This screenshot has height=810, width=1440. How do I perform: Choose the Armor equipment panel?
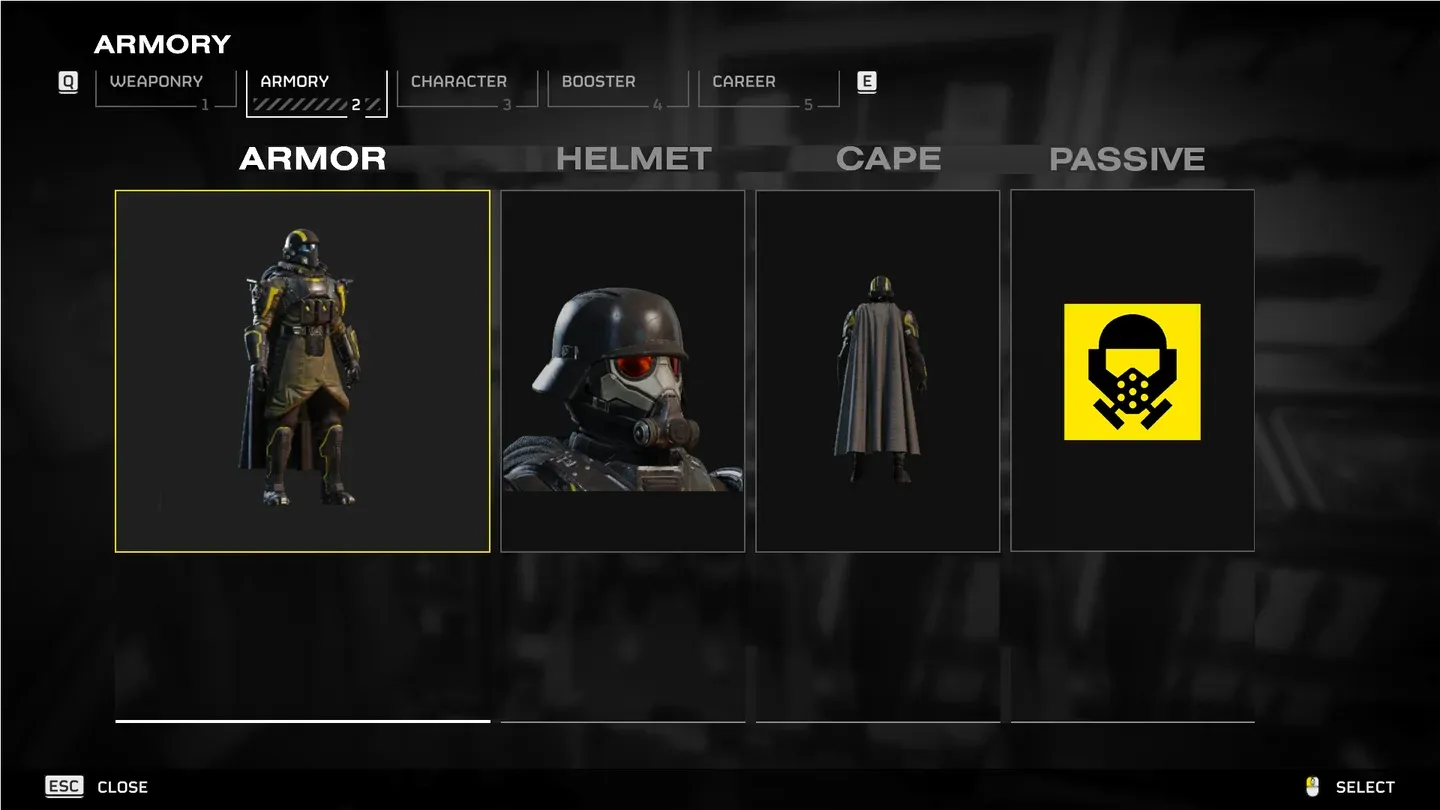[x=302, y=371]
